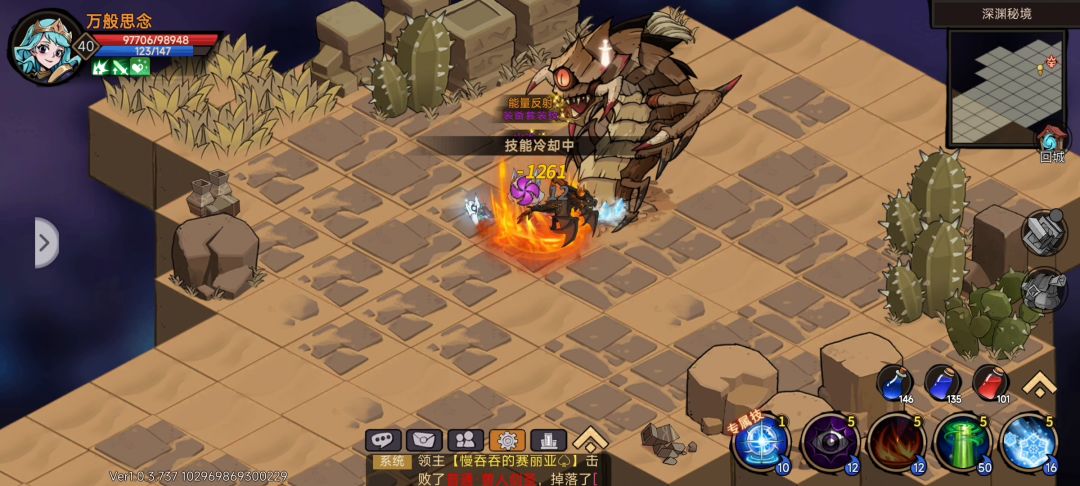Screen dimensions: 1080x486
Task: Open the mail envelope button
Action: click(424, 440)
